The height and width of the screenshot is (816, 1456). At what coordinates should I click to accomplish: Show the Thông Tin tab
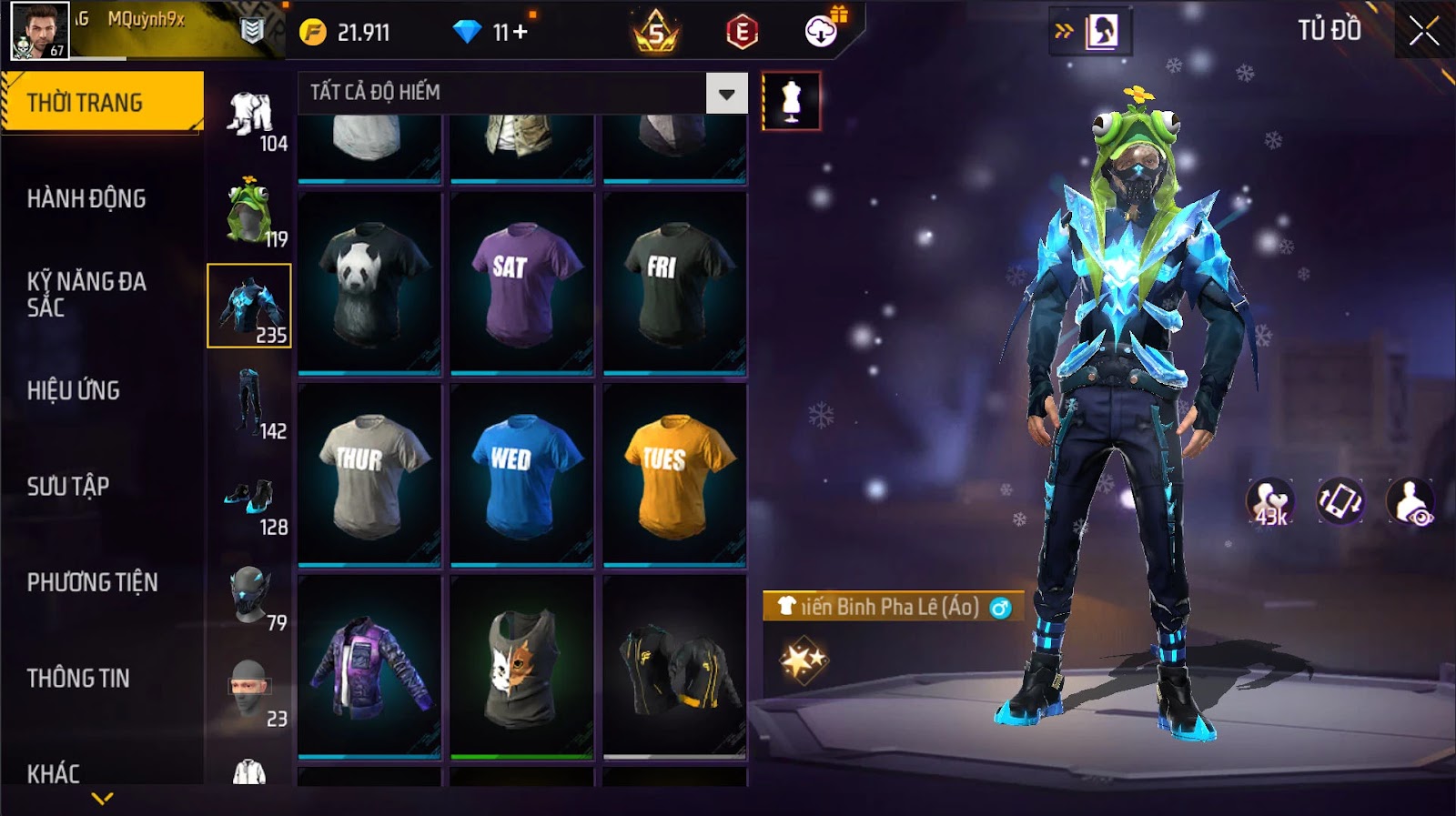point(78,678)
